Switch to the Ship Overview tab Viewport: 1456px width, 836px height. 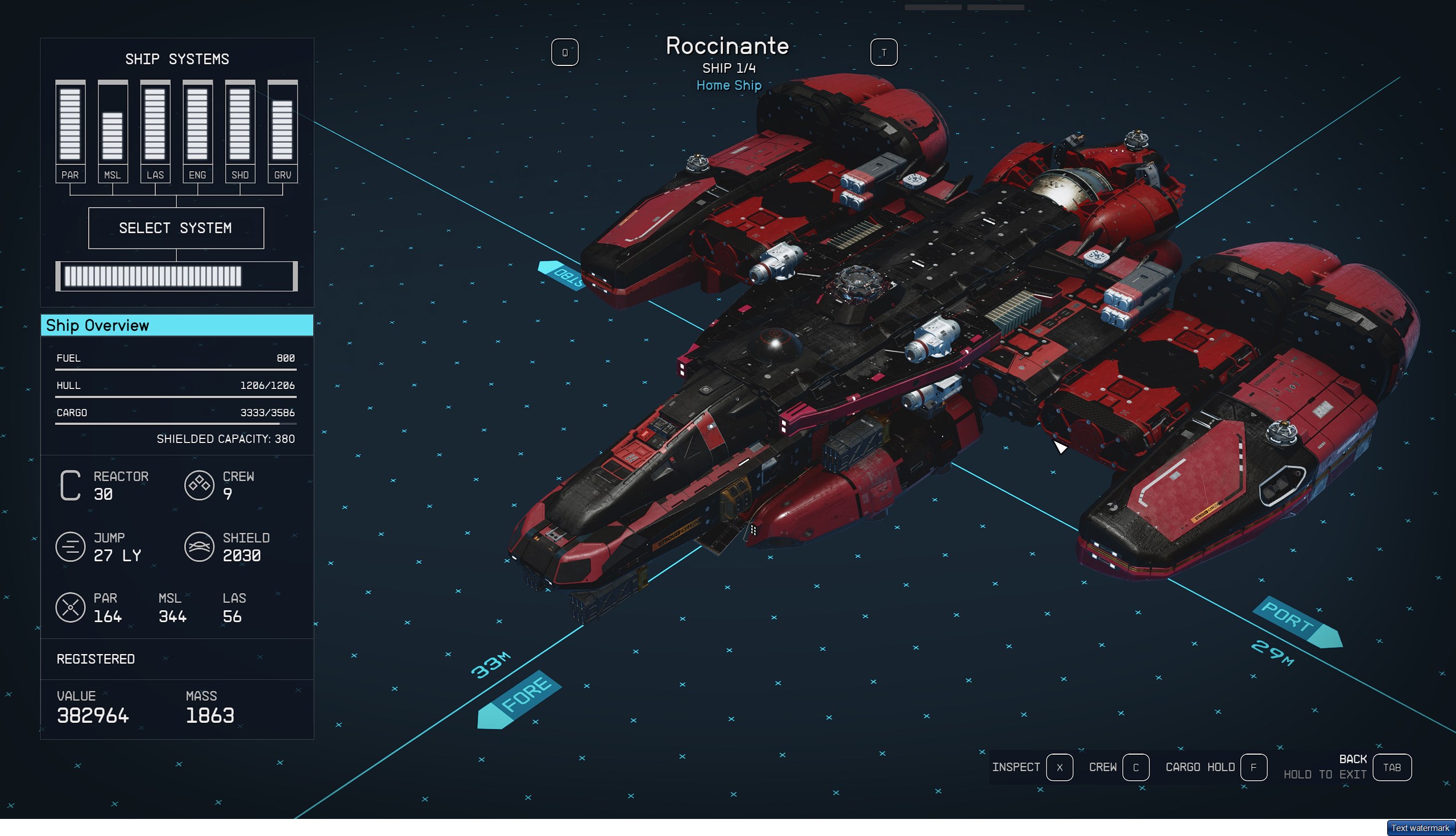[x=176, y=325]
